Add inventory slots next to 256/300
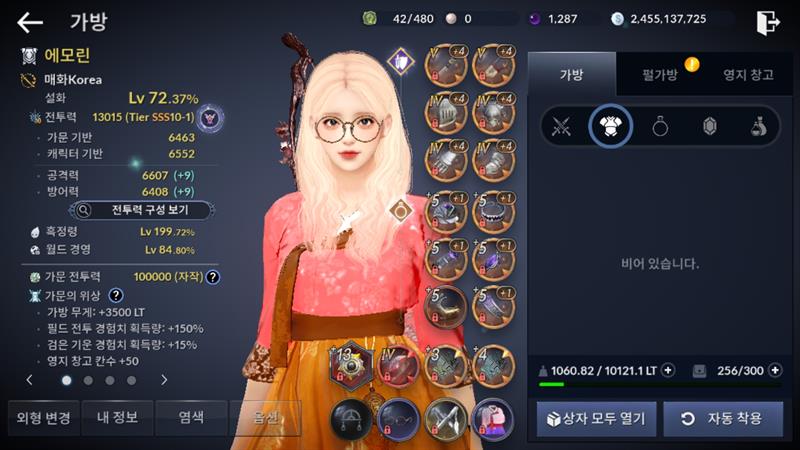This screenshot has width=800, height=450. [x=774, y=370]
